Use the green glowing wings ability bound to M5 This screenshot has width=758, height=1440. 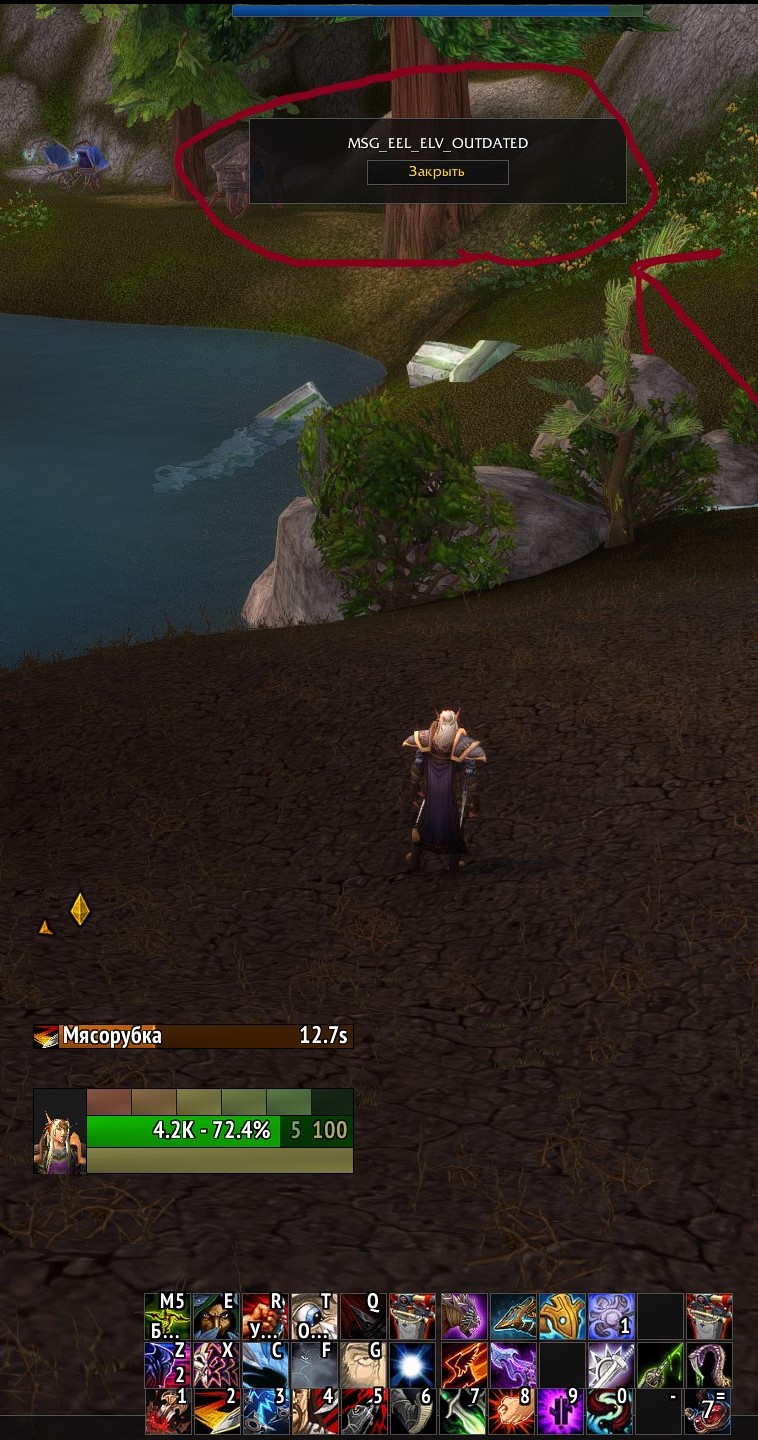coord(167,1316)
